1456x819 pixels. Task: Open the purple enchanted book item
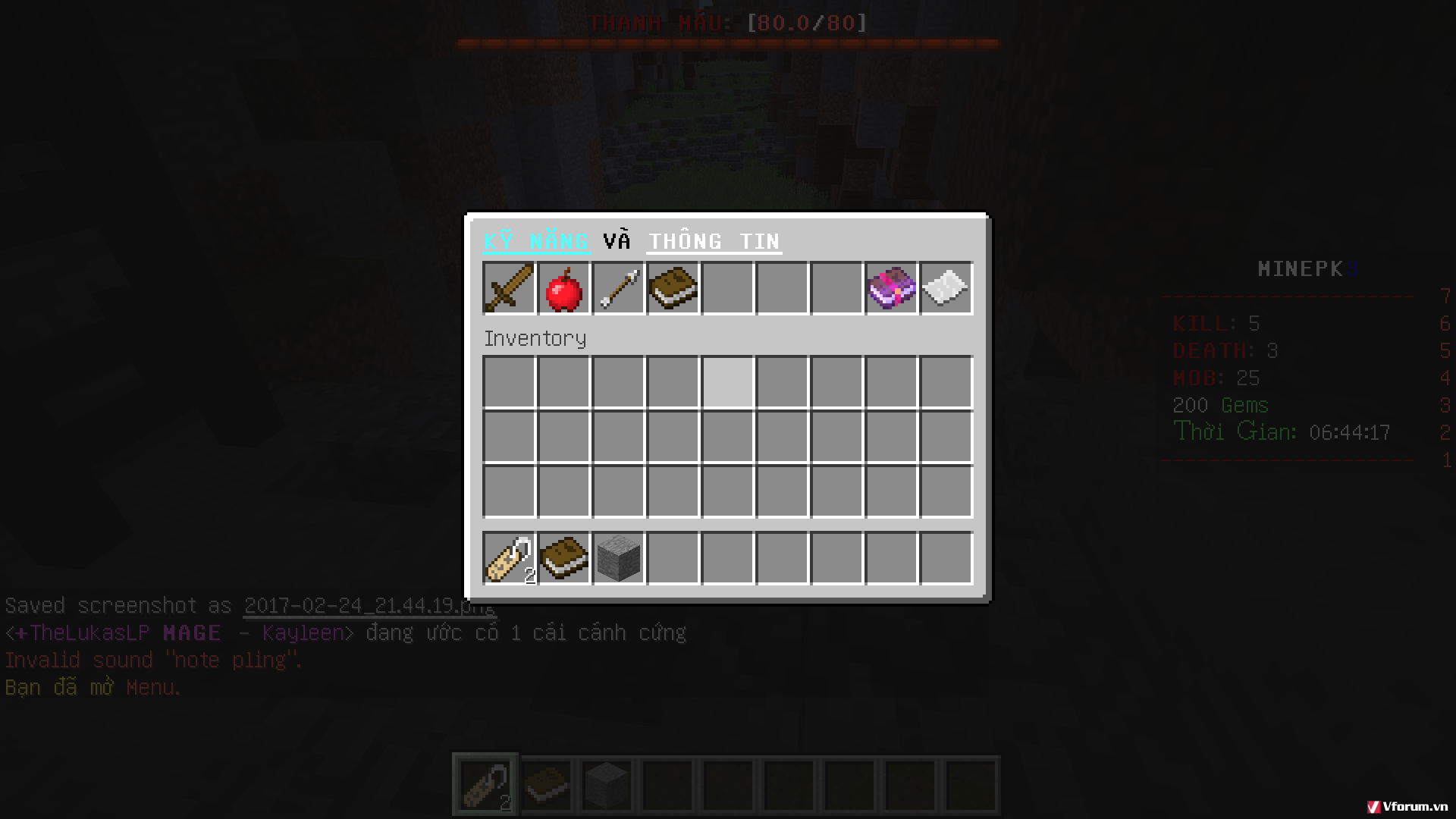pos(891,288)
